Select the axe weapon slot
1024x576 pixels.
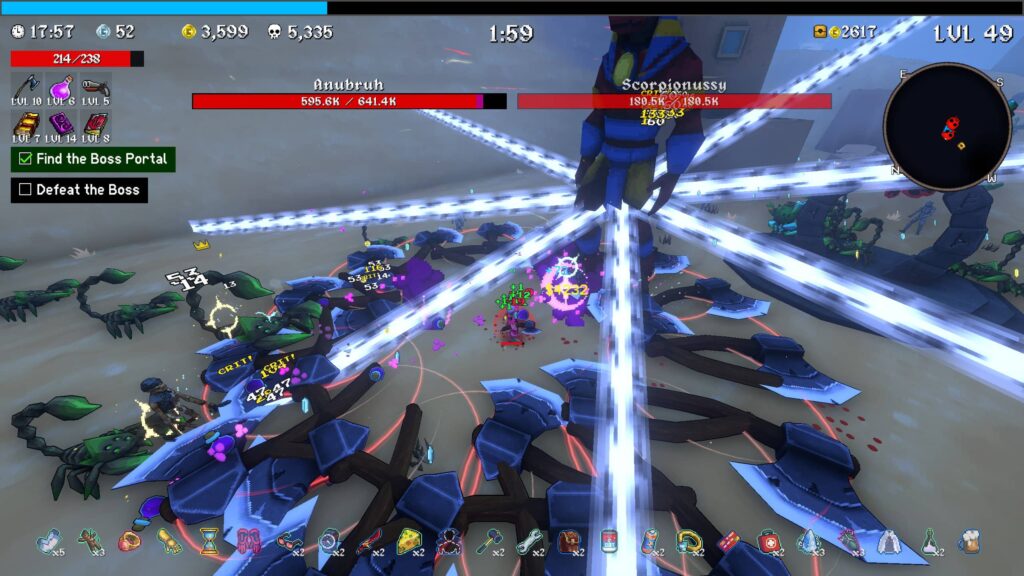26,87
